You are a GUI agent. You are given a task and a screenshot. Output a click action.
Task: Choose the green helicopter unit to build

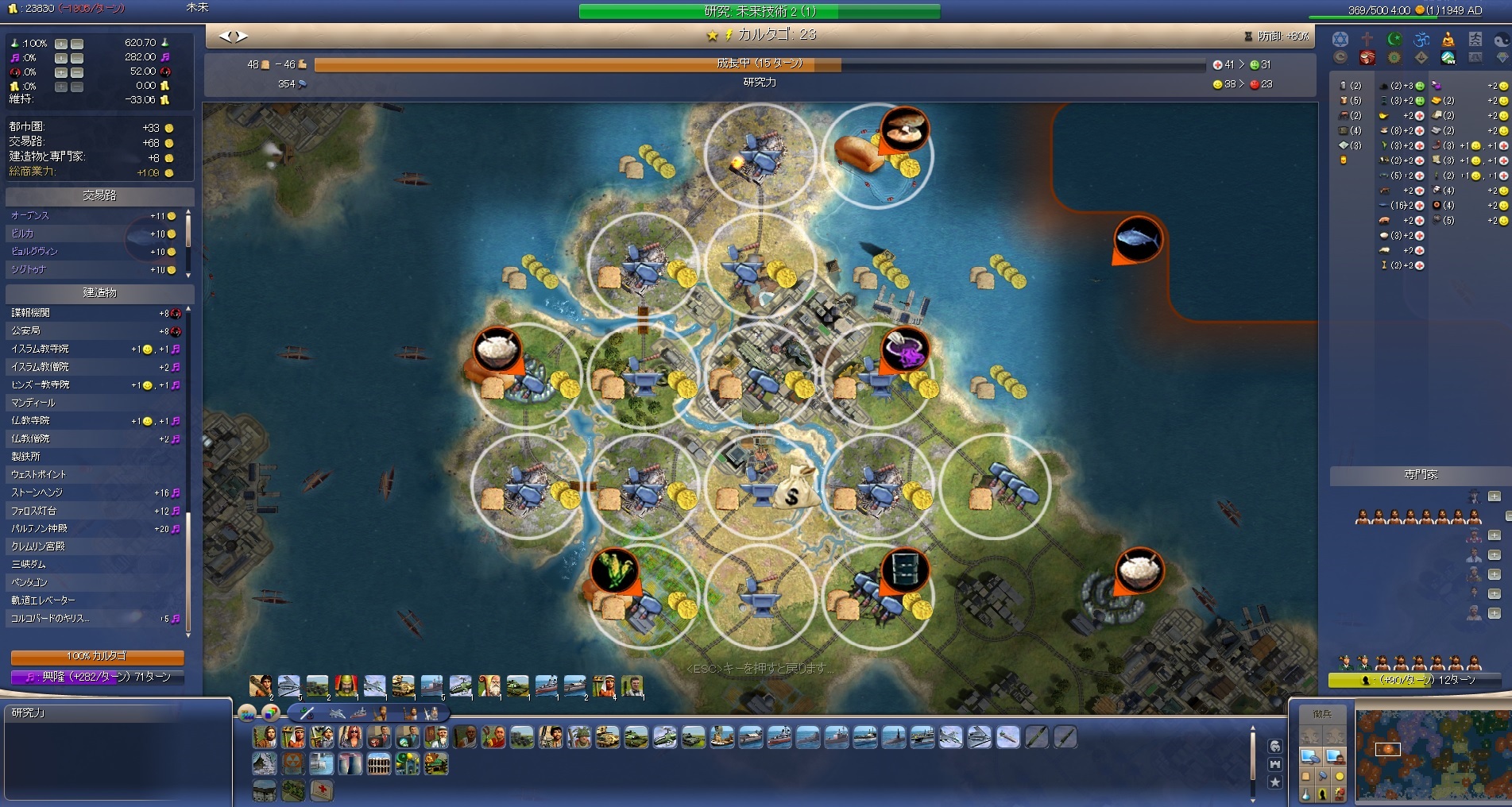coord(666,738)
